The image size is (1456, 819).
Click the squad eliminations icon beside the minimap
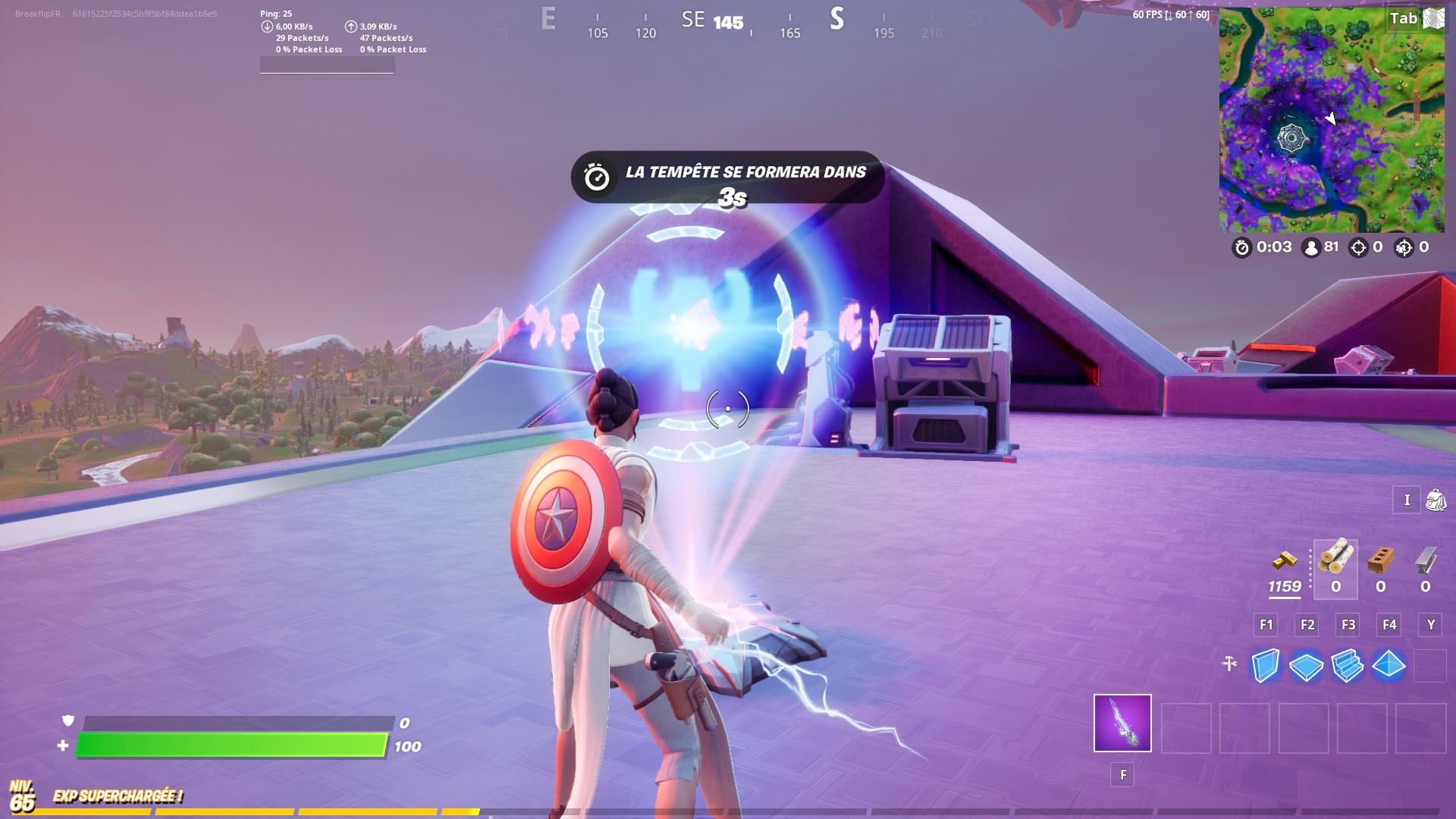pyautogui.click(x=1406, y=248)
